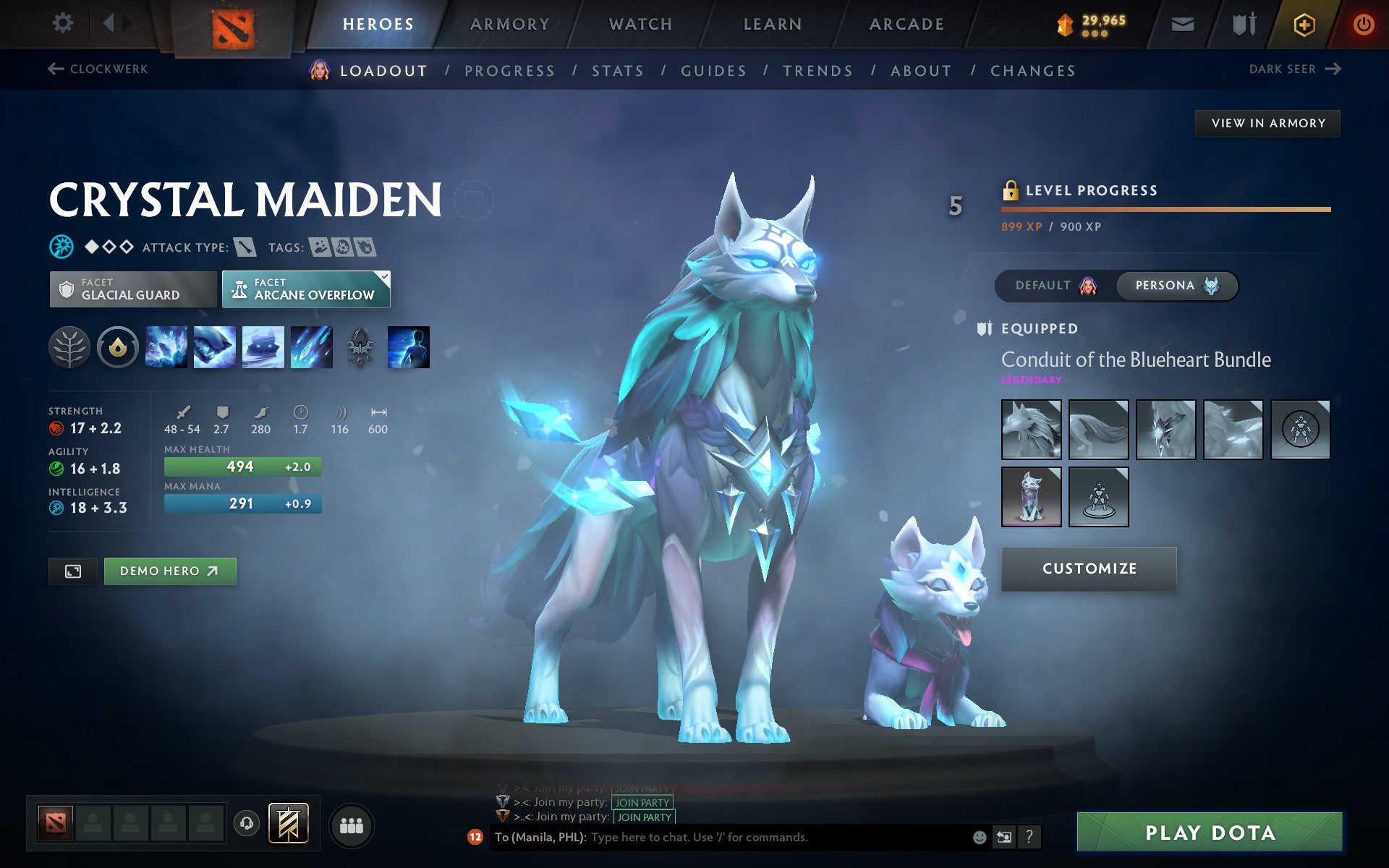Open the friends list icon near chat bar

(352, 824)
